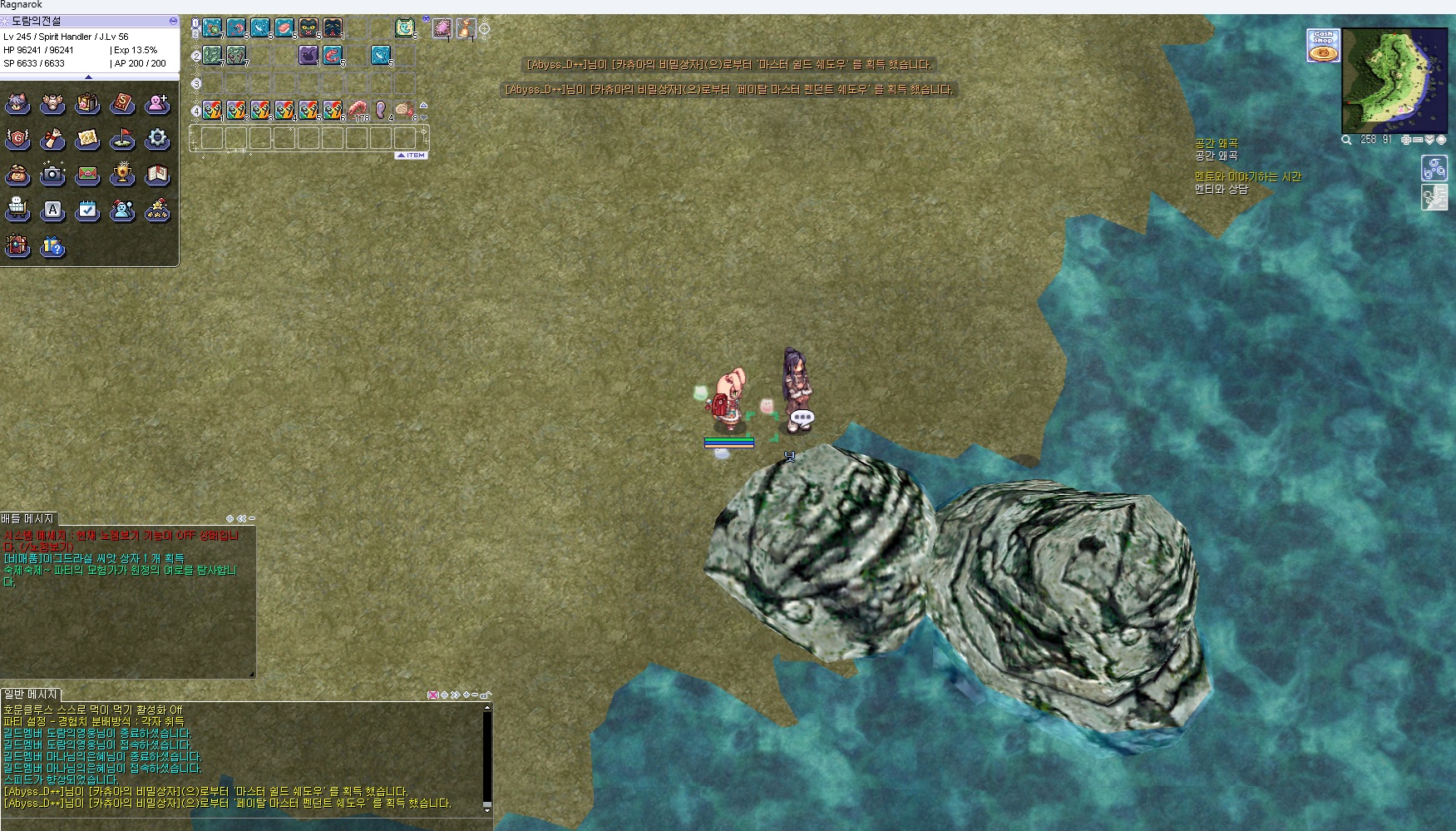The image size is (1456, 831).
Task: Open the Cash Shop
Action: (1322, 46)
